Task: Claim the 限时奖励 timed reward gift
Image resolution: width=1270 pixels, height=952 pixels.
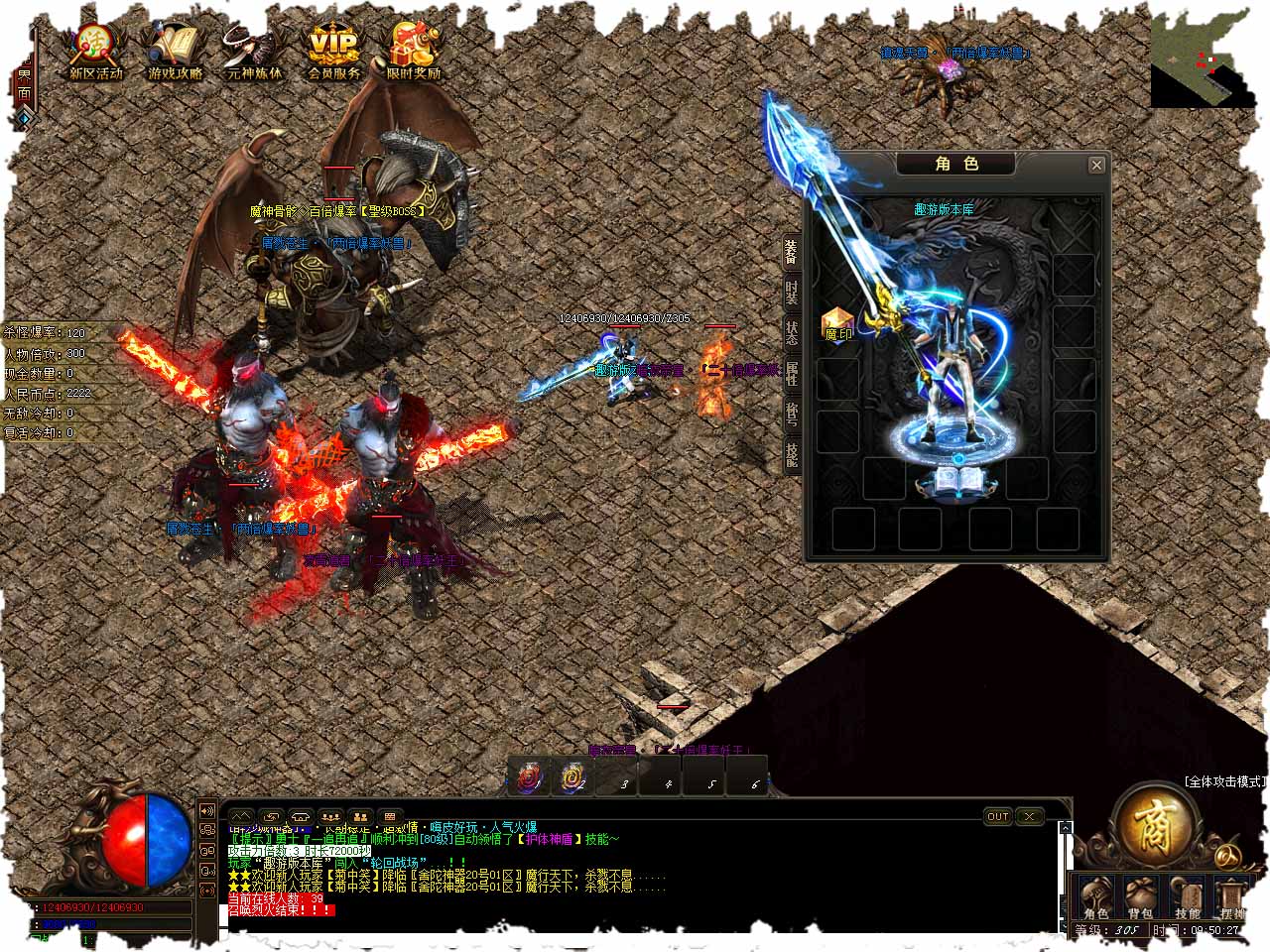Action: [x=414, y=52]
